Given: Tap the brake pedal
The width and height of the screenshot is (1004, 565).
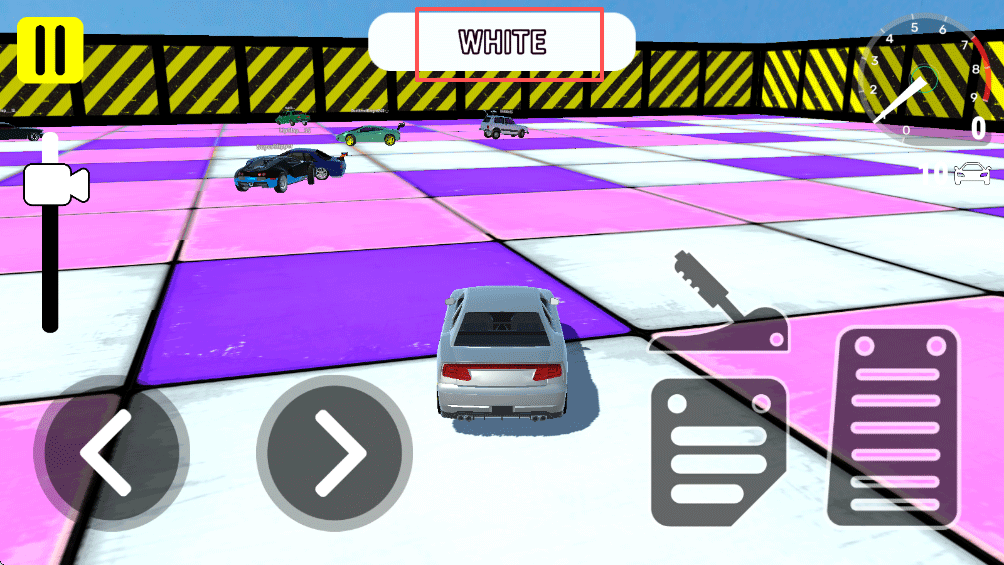Looking at the screenshot, I should point(718,453).
